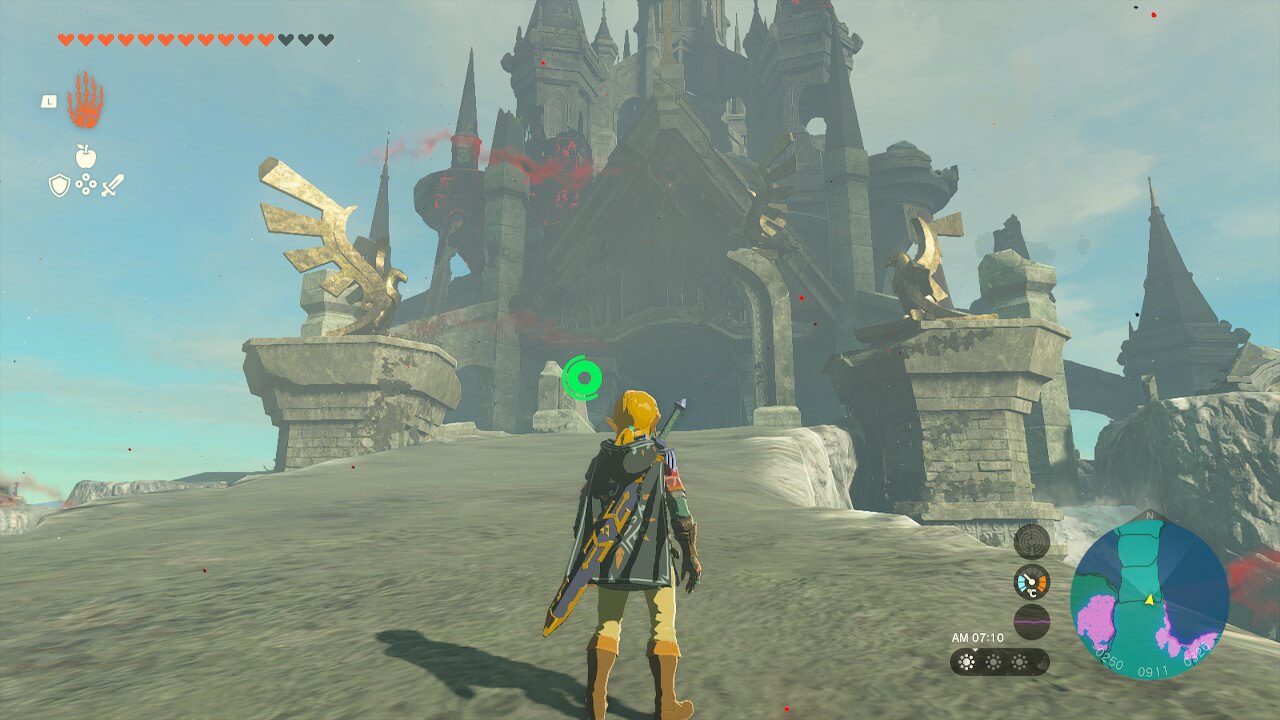Activate the orange hand ability icon
This screenshot has height=720, width=1280.
(x=85, y=101)
